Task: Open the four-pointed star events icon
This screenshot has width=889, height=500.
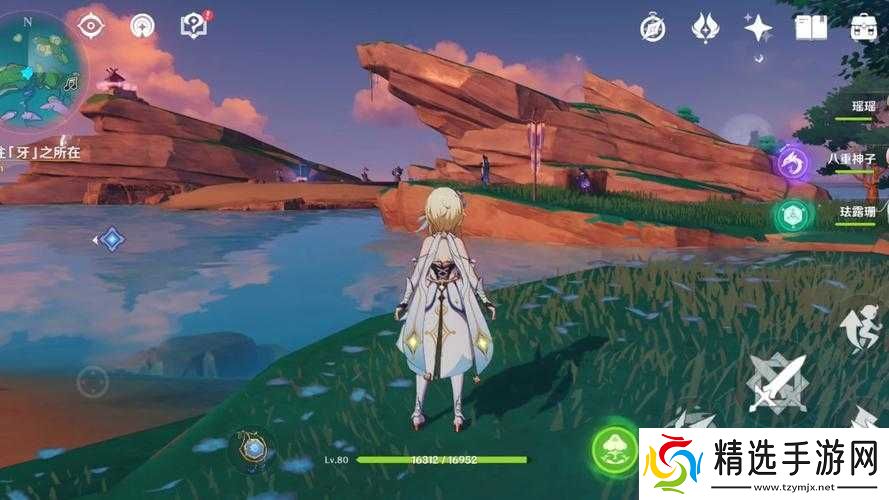Action: [x=758, y=27]
